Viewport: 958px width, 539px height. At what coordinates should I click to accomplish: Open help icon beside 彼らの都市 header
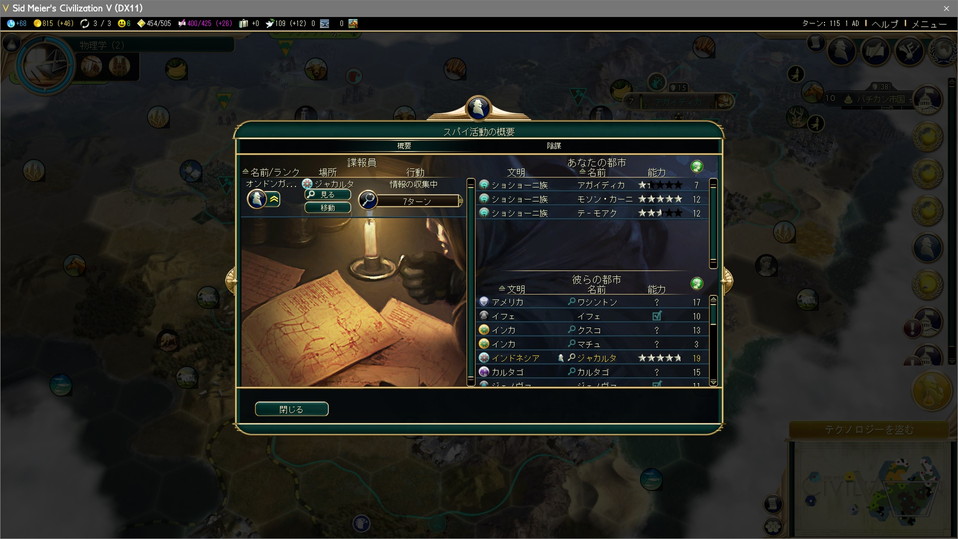click(697, 283)
